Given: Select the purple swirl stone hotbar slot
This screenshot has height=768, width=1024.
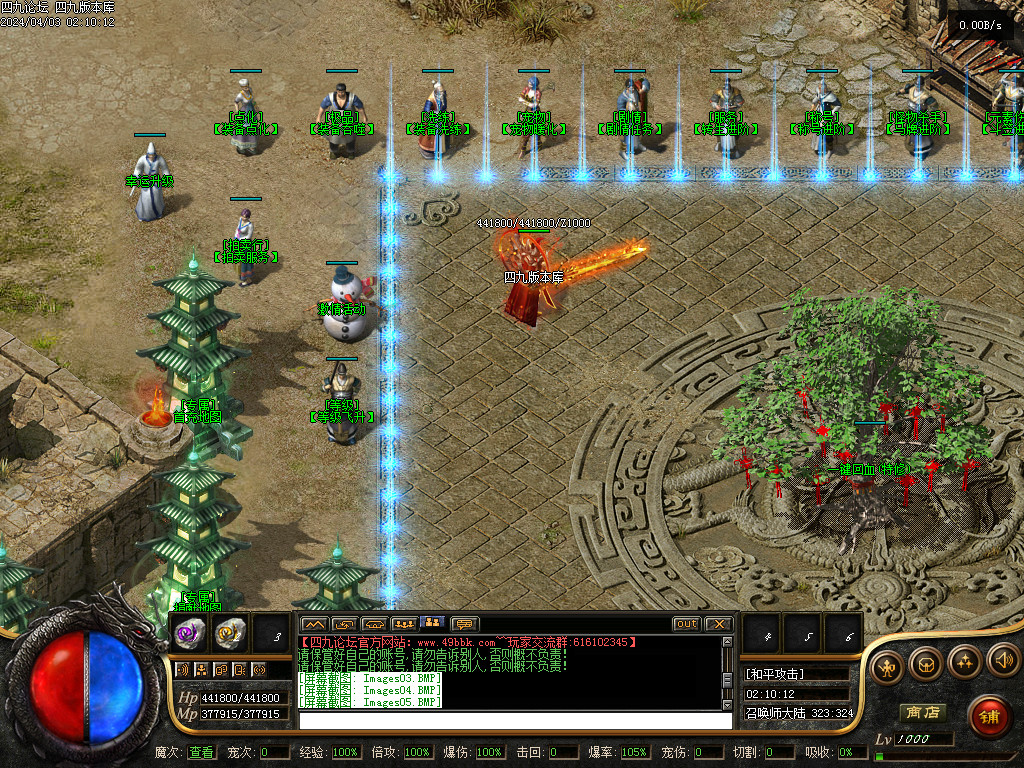Looking at the screenshot, I should (x=191, y=633).
